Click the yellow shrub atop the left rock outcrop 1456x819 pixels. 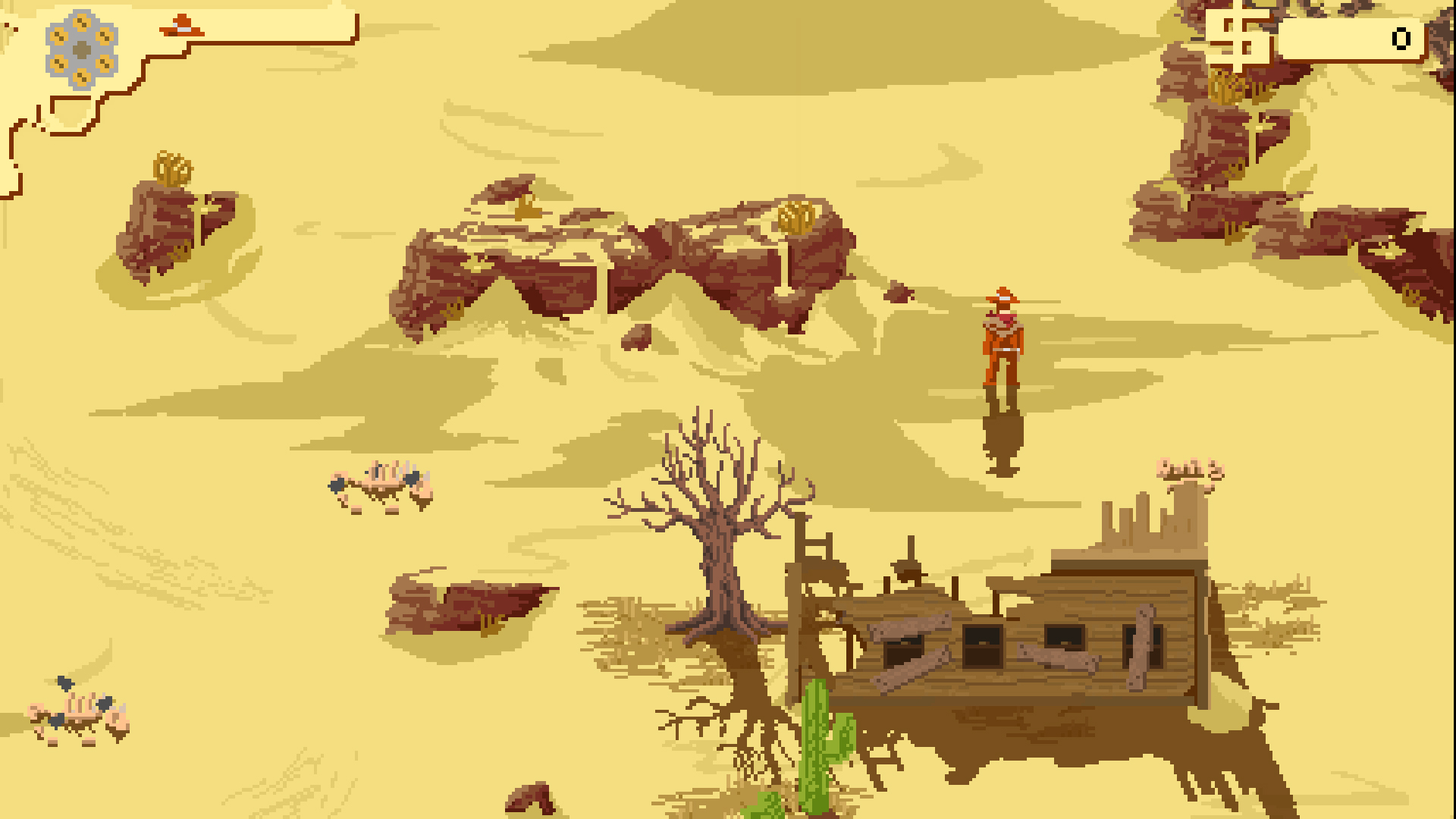tap(173, 168)
